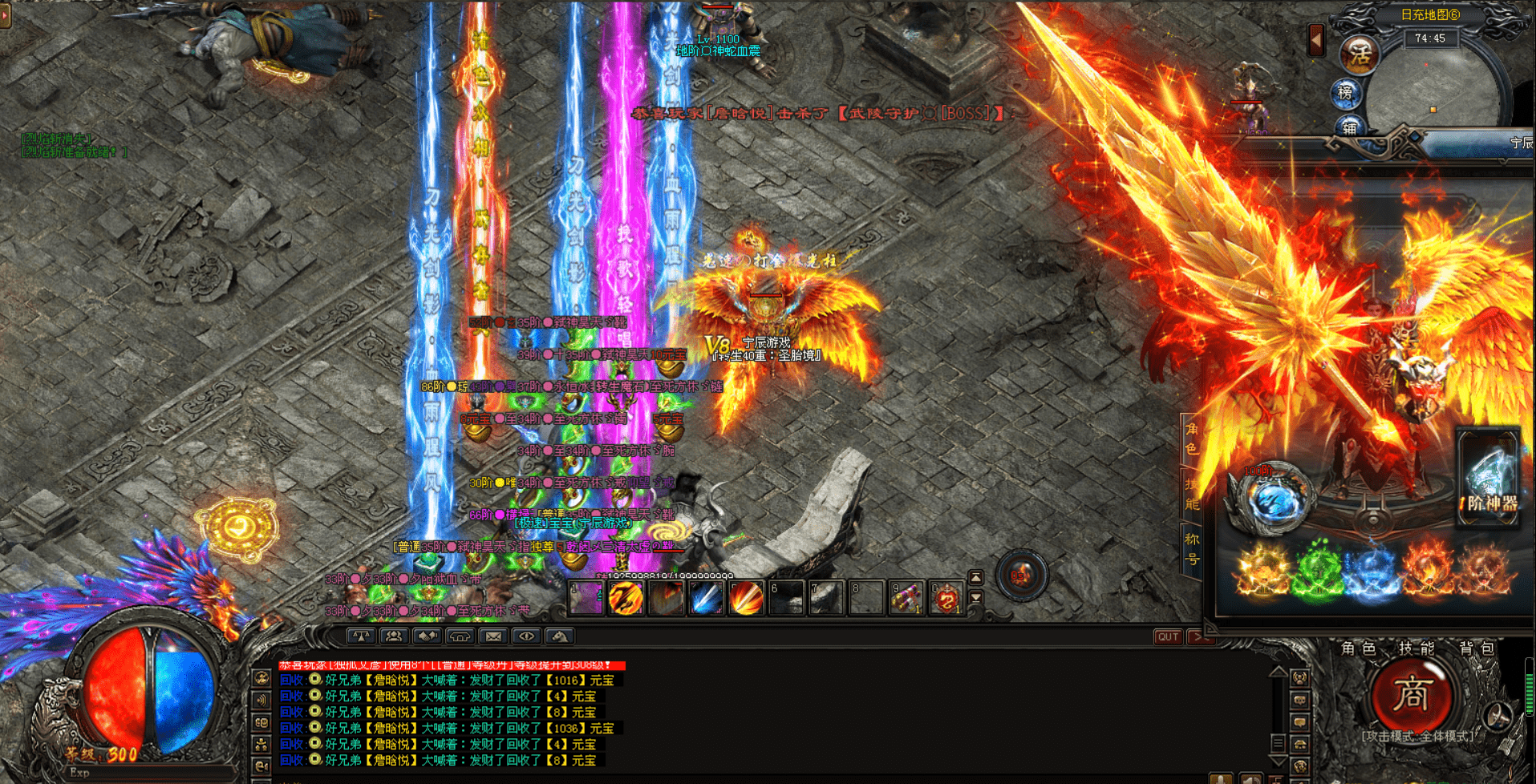Viewport: 1536px width, 784px height.
Task: Open the 背包 backpack menu
Action: click(x=1476, y=648)
